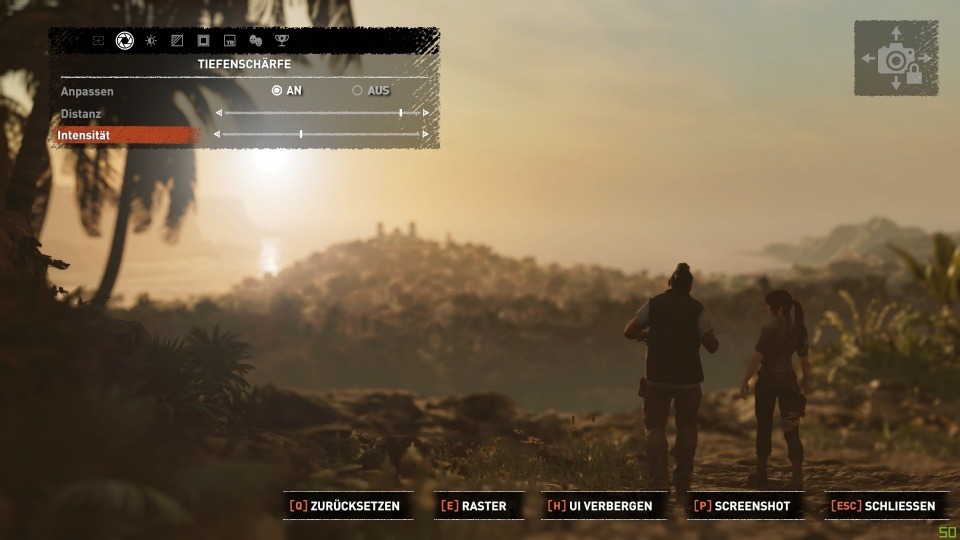Open the camera aperture tab
Image resolution: width=960 pixels, height=540 pixels.
pyautogui.click(x=125, y=41)
